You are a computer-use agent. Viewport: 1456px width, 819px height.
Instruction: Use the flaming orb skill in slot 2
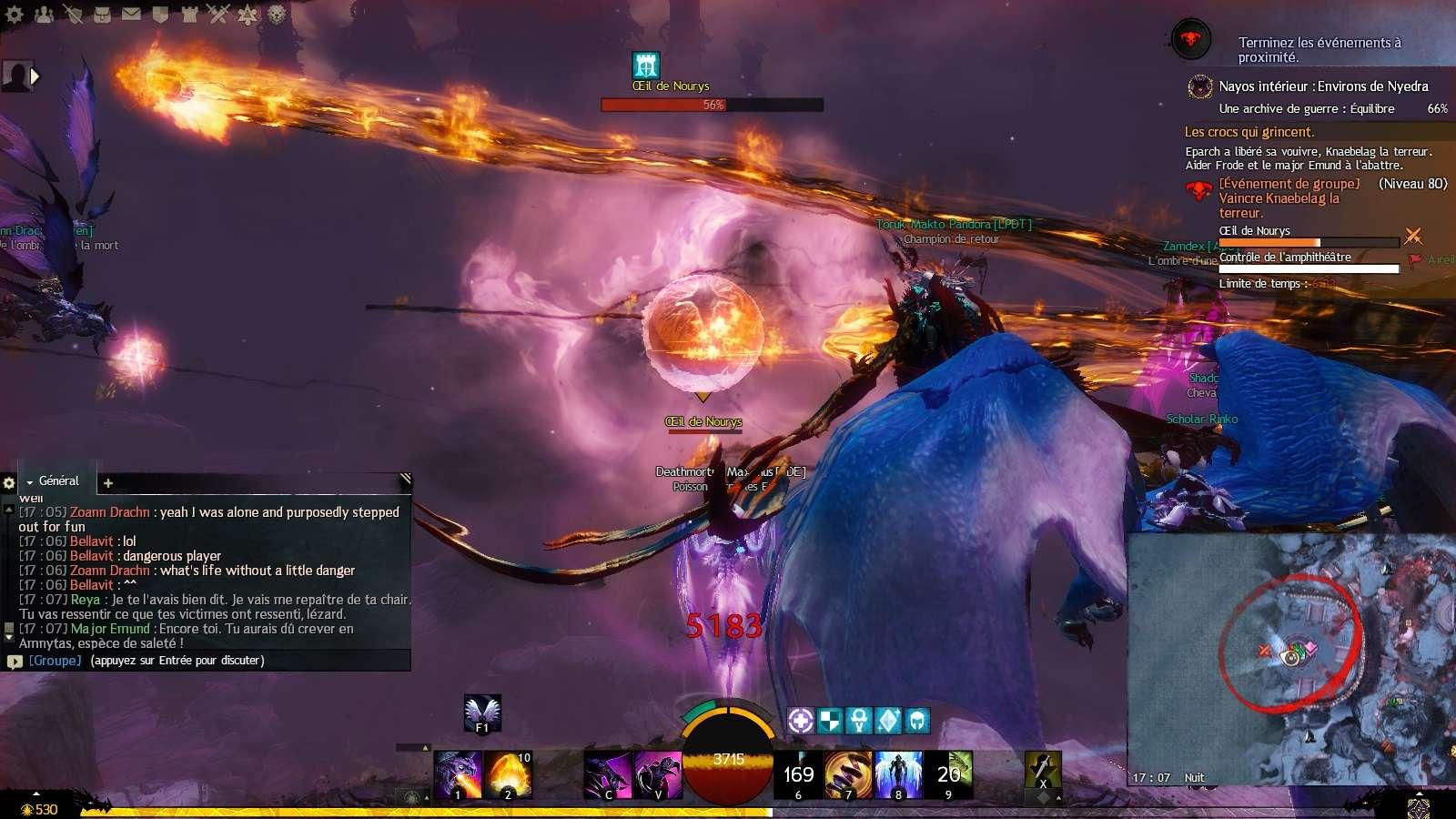point(508,774)
